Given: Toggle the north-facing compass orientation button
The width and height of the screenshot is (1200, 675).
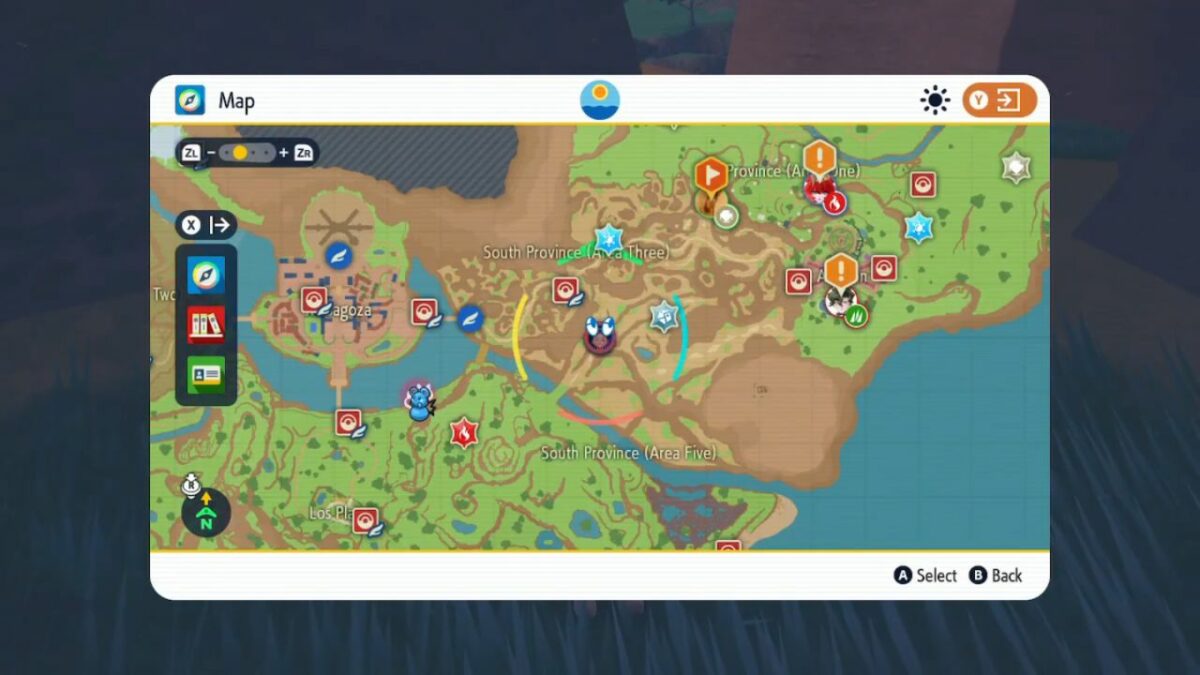Looking at the screenshot, I should 206,513.
